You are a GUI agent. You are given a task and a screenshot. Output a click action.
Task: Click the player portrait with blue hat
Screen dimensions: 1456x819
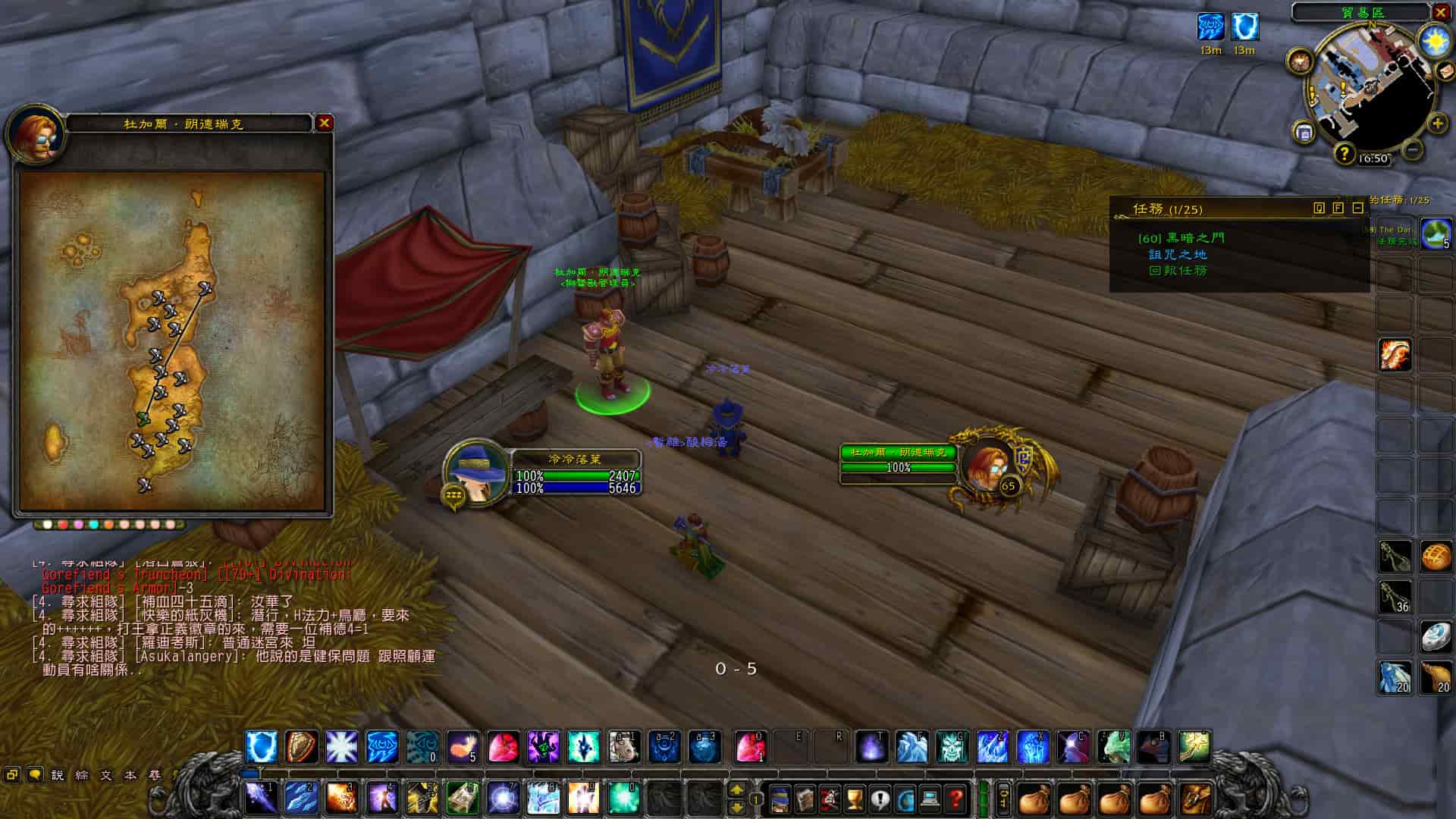click(475, 472)
